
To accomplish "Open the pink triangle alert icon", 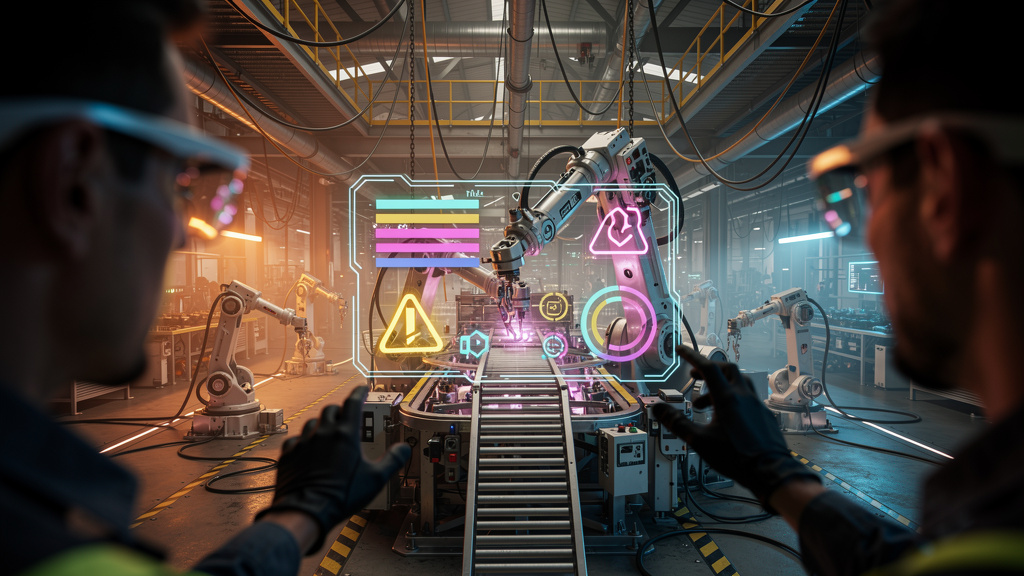I will pyautogui.click(x=617, y=231).
